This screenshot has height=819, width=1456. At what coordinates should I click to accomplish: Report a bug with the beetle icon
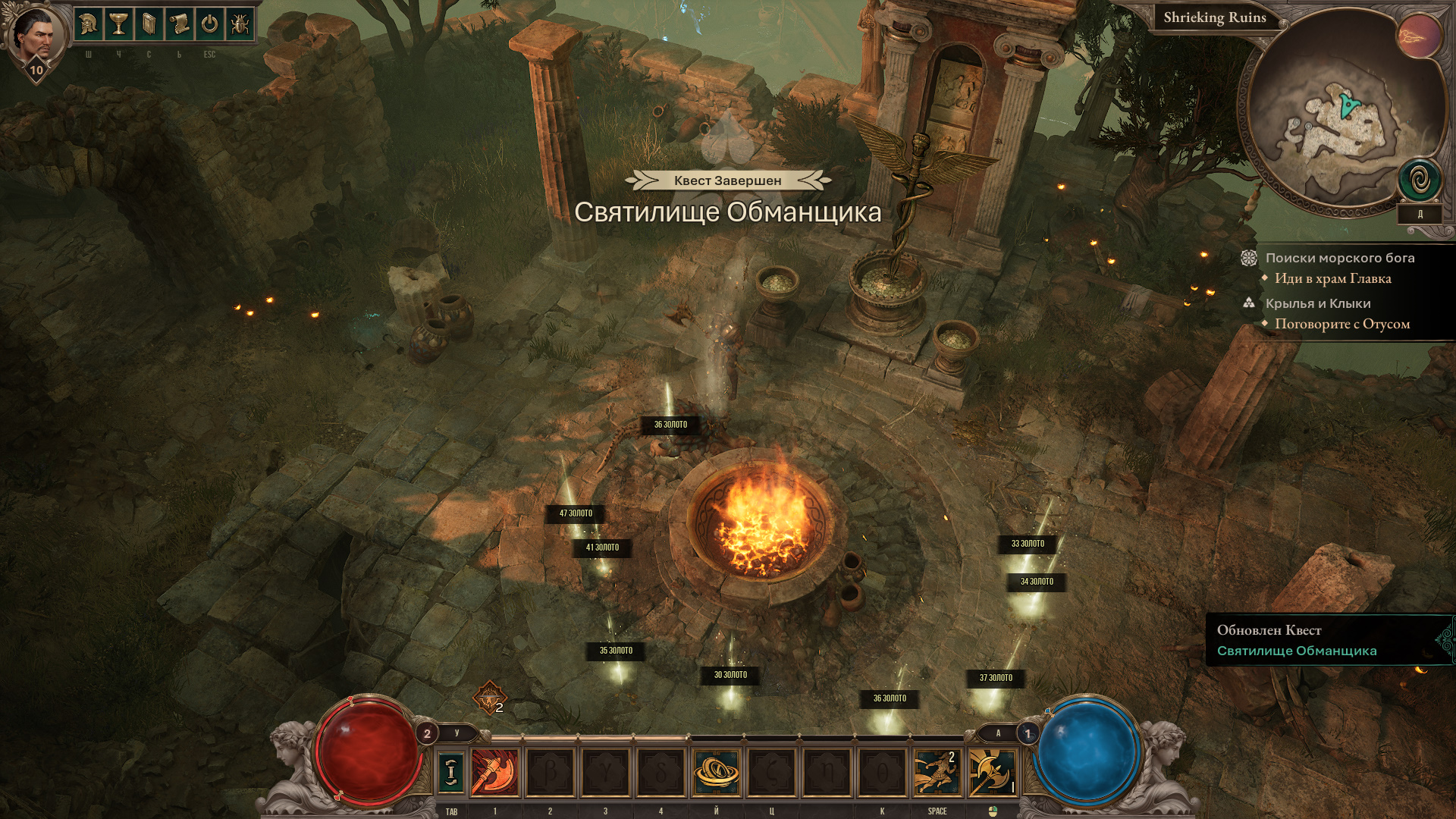tap(240, 25)
